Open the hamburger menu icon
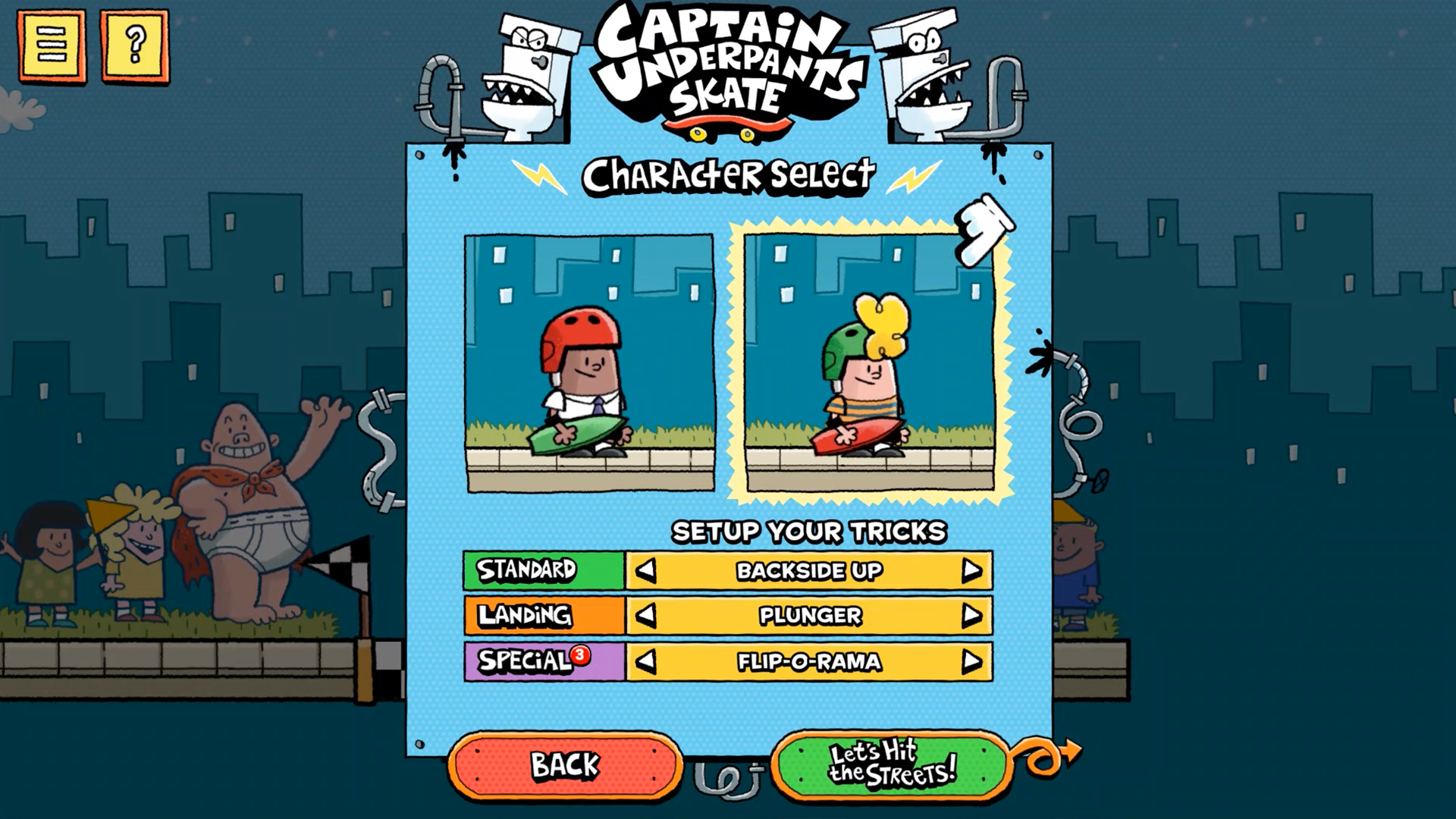The image size is (1456, 819). point(52,45)
